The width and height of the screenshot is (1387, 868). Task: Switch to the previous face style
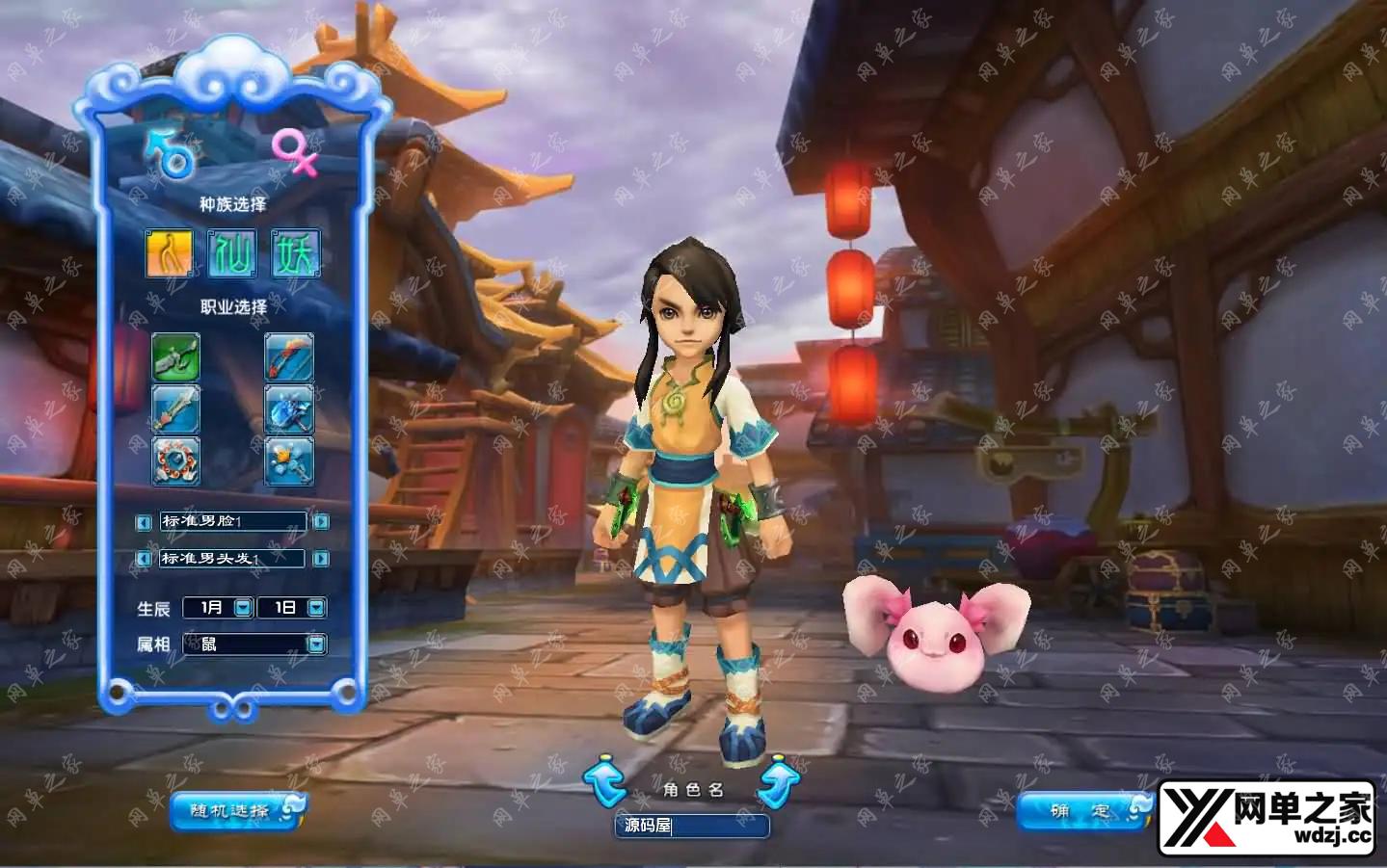point(144,522)
